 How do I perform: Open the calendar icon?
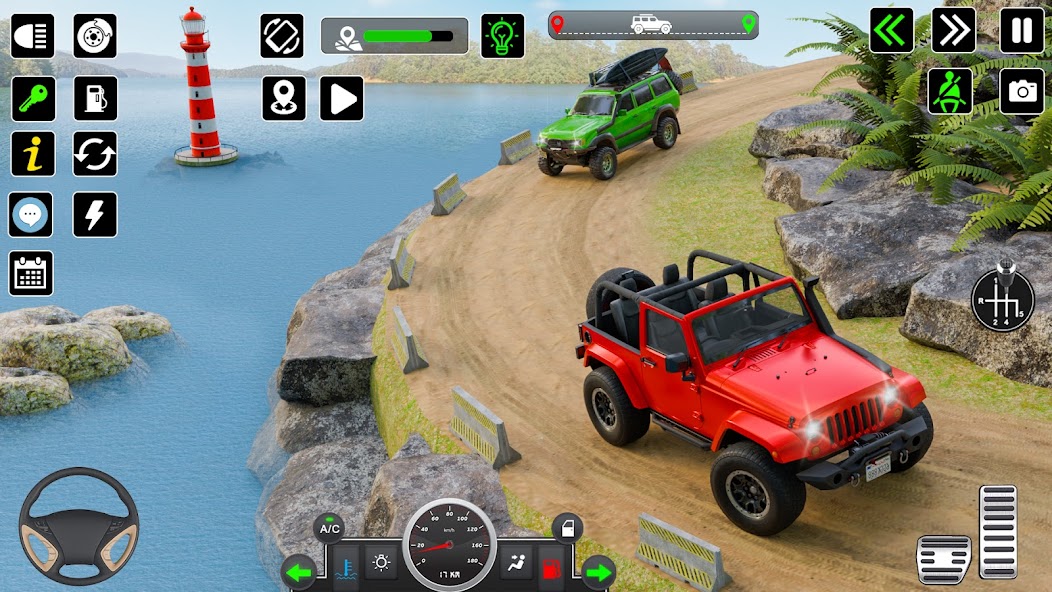[31, 273]
